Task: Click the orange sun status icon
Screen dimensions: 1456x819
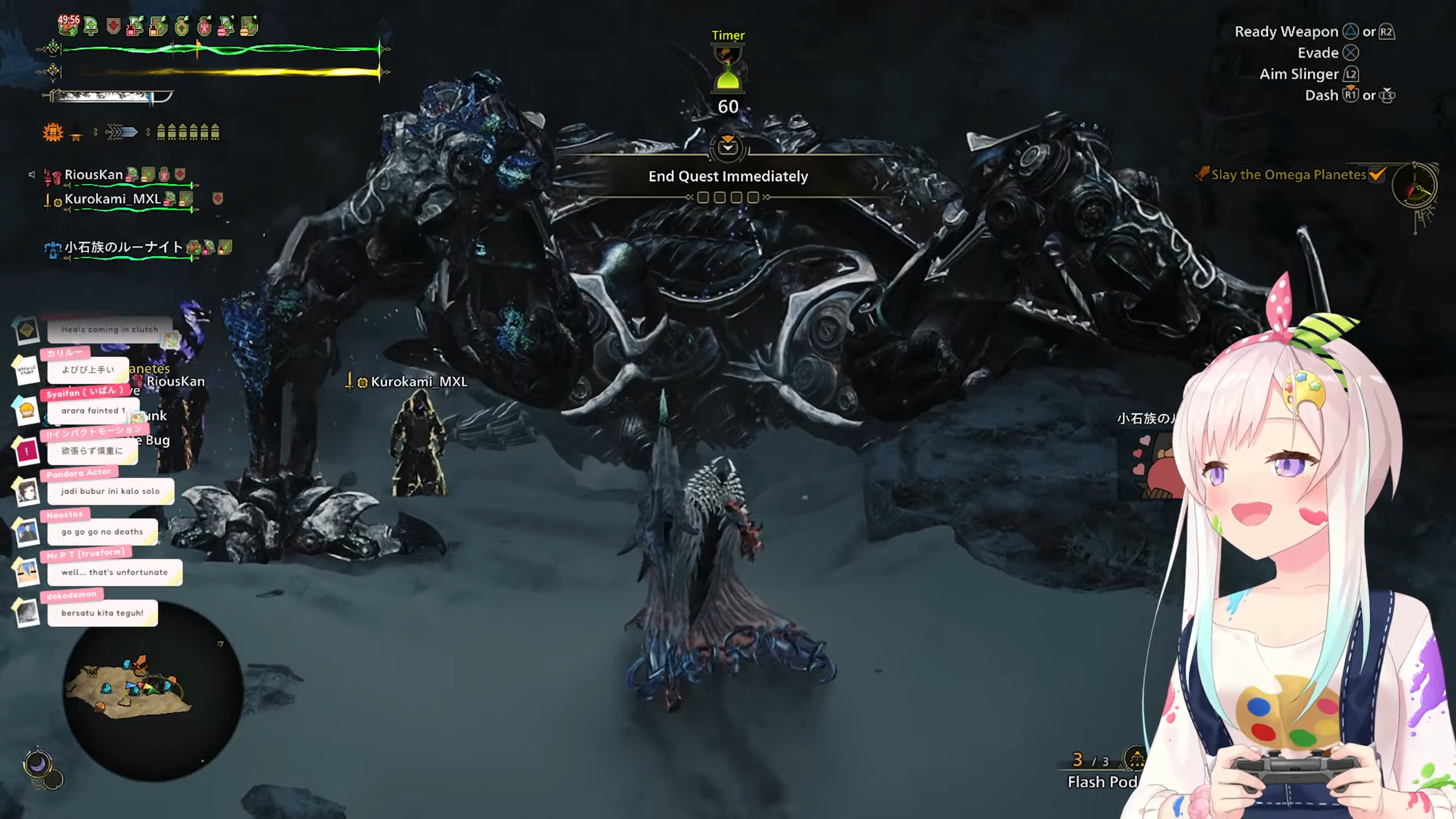Action: click(53, 133)
